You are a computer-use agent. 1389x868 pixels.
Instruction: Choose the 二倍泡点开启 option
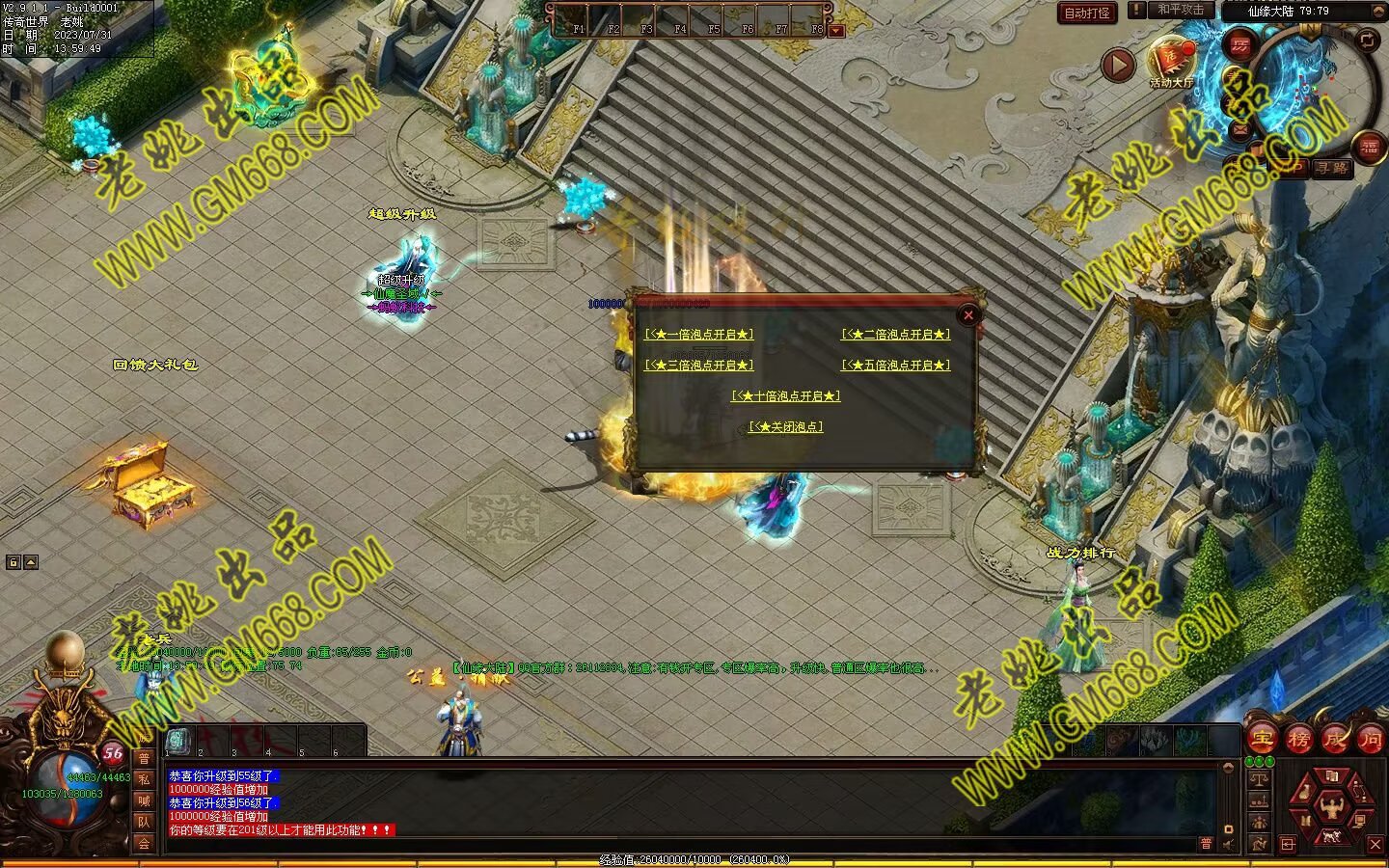(895, 335)
